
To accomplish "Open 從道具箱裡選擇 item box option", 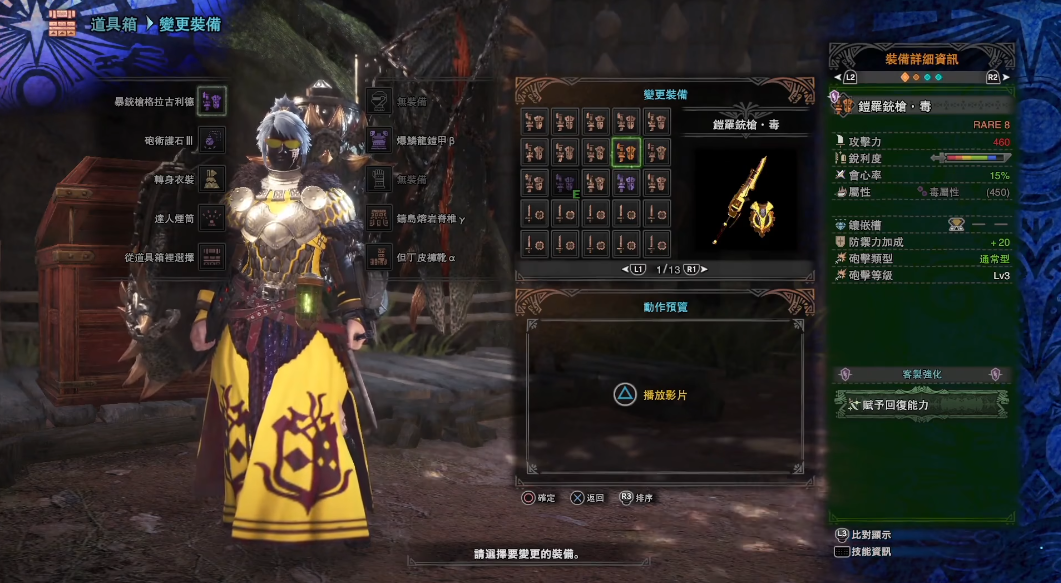I will [211, 256].
